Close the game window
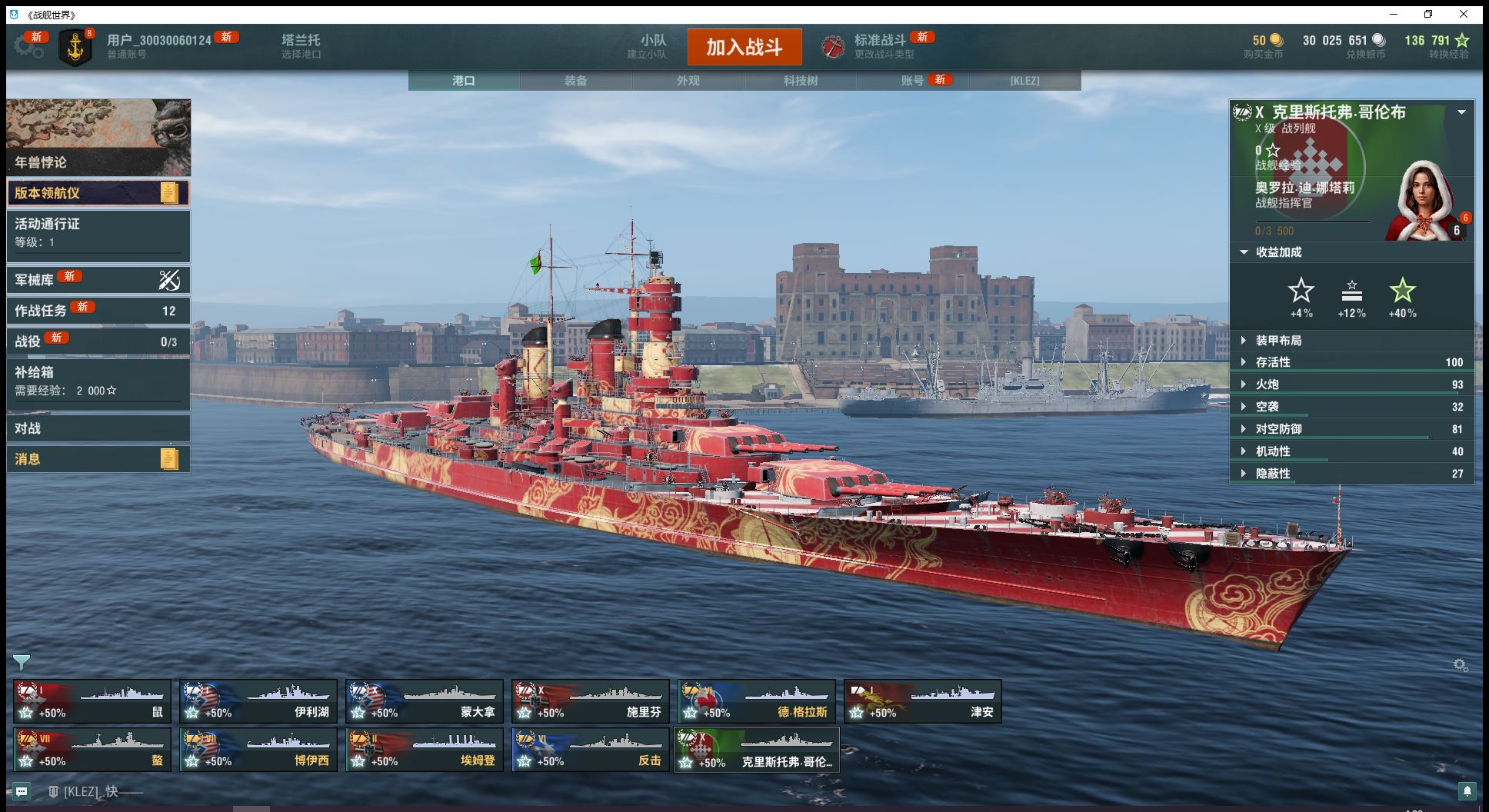Screen dimensions: 1489x812 click(x=1464, y=15)
